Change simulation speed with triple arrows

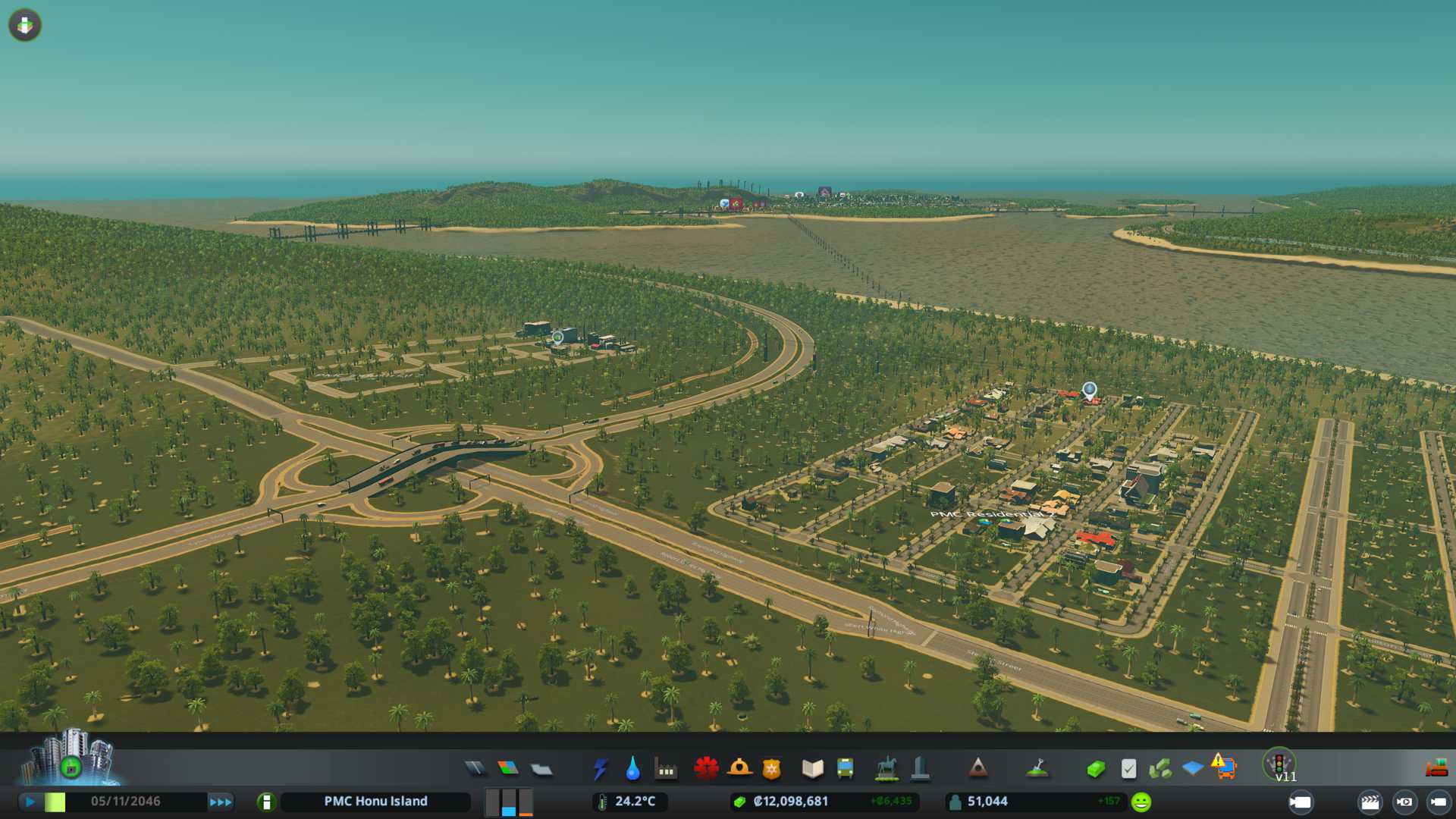[x=221, y=802]
